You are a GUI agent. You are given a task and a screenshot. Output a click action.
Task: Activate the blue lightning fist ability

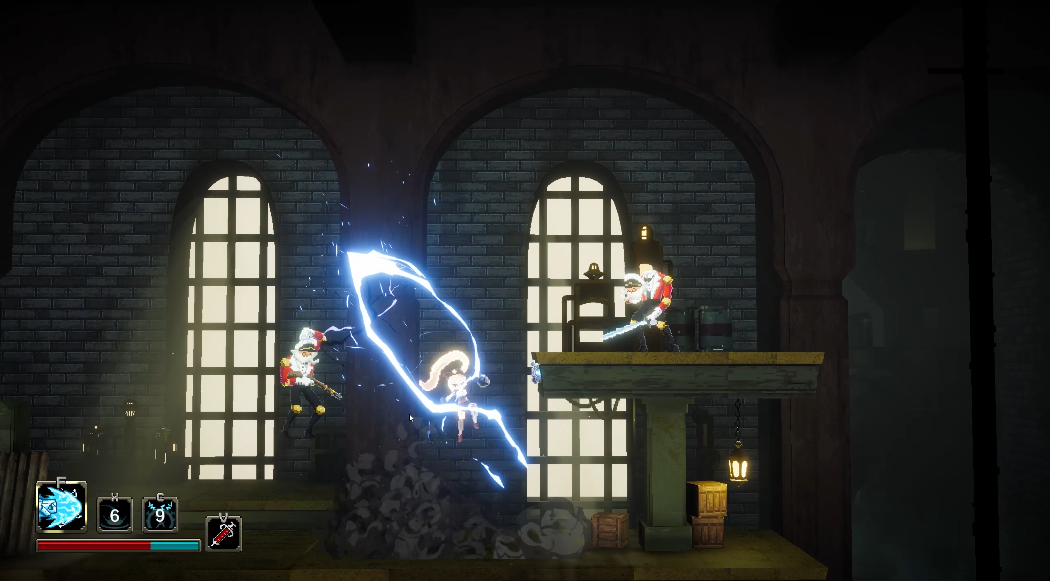[61, 507]
